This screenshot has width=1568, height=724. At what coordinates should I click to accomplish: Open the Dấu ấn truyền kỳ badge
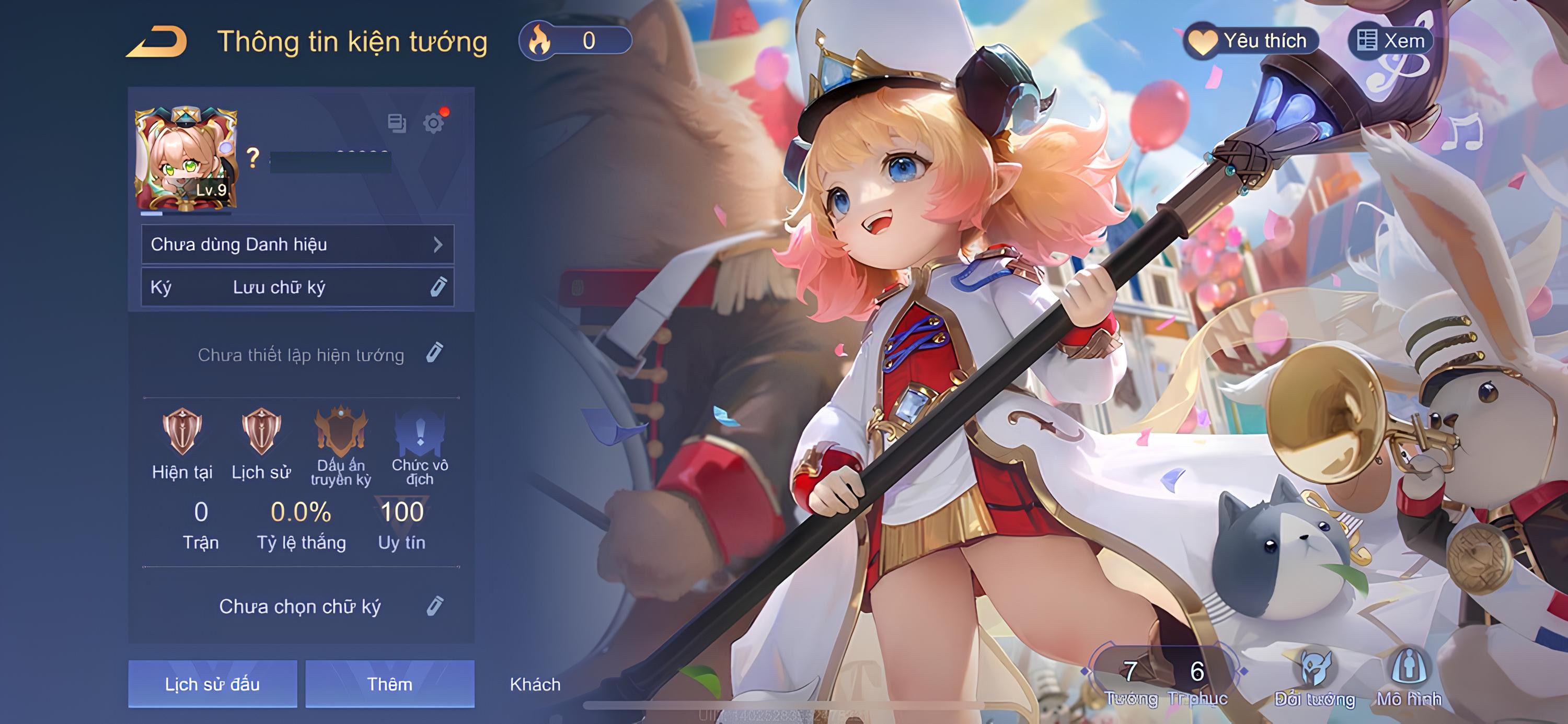point(341,433)
